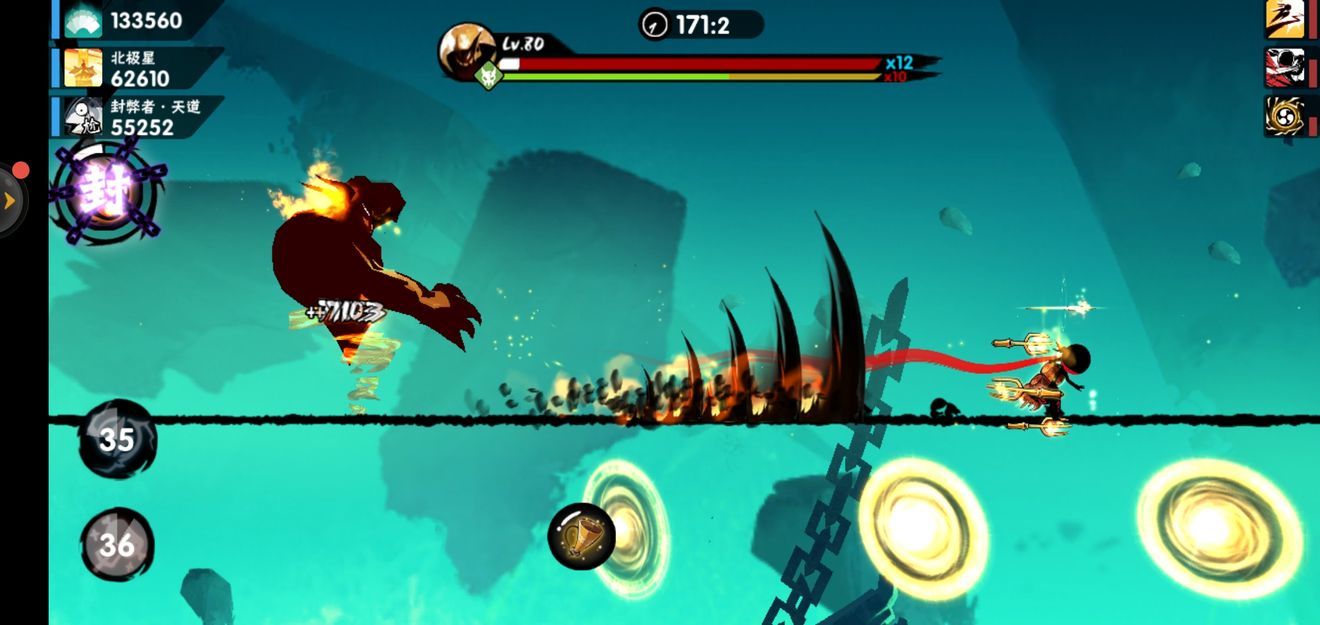The image size is (1320, 625).
Task: Activate the purple chained 封 seal skill
Action: [x=105, y=191]
